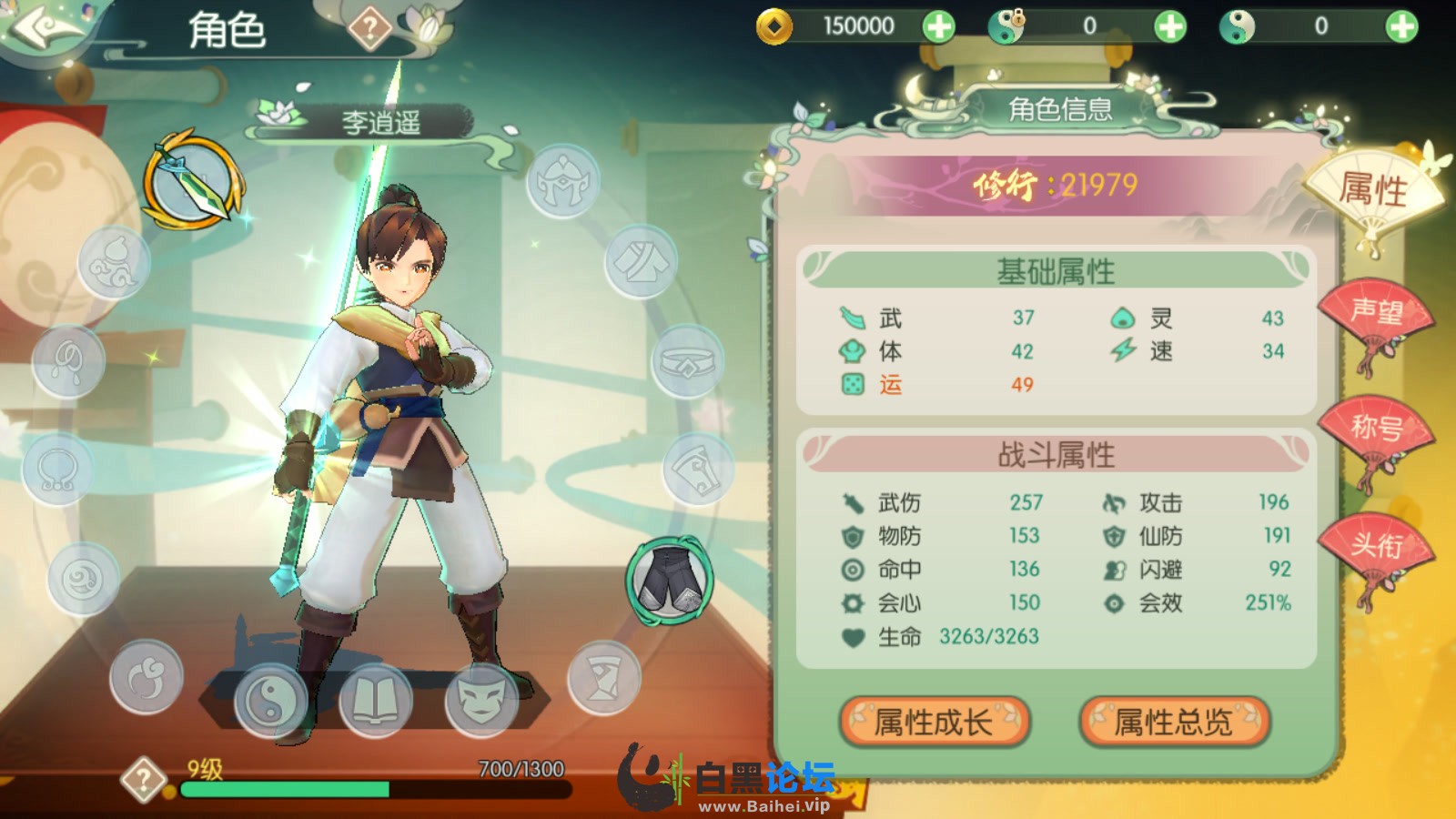Switch to the 称号 title tab
The height and width of the screenshot is (819, 1456).
(1375, 428)
